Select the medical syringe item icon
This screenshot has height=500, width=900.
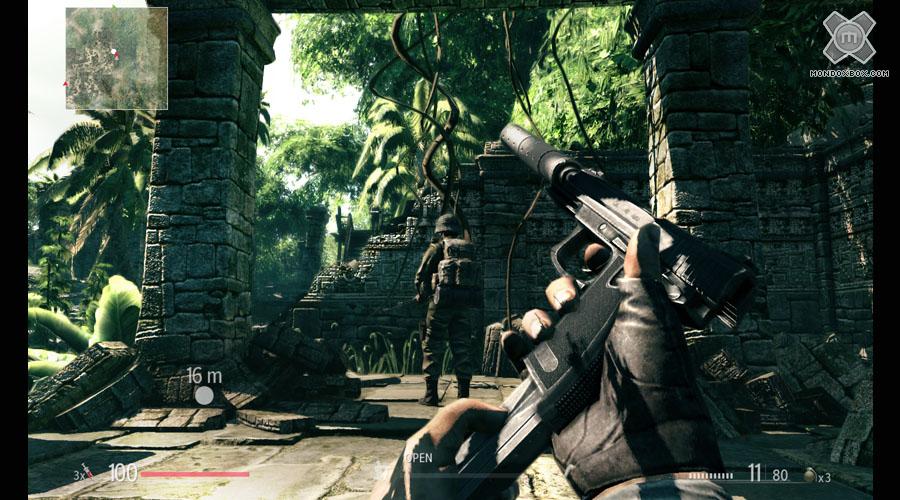(x=87, y=472)
